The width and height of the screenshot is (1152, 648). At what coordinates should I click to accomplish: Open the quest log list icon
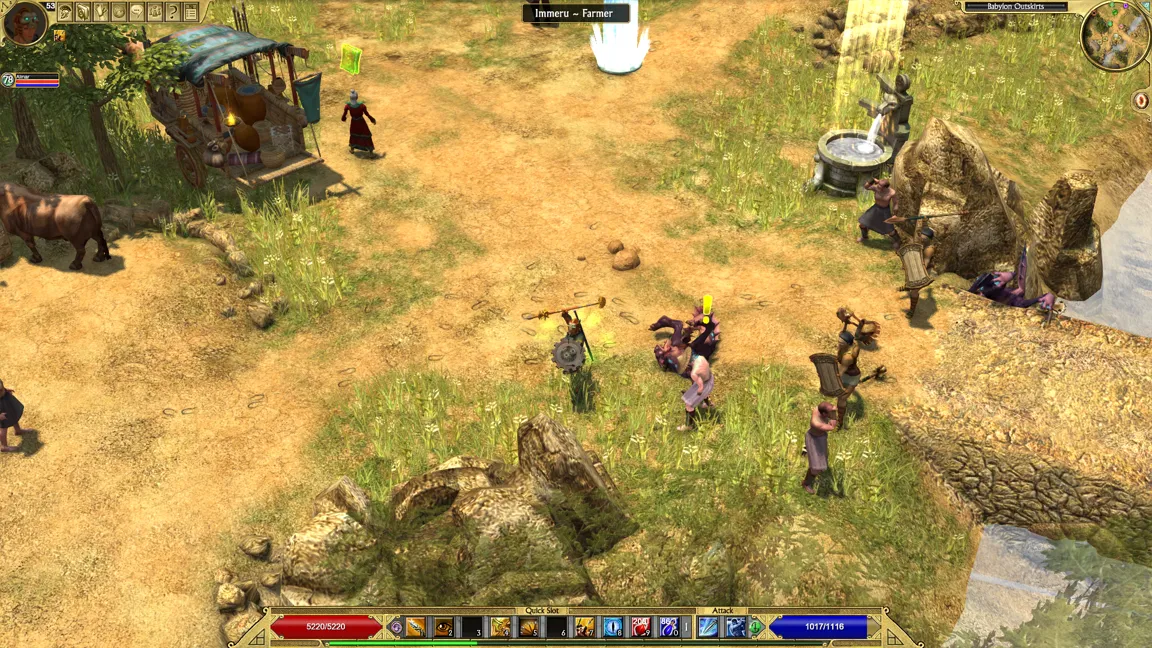(191, 12)
